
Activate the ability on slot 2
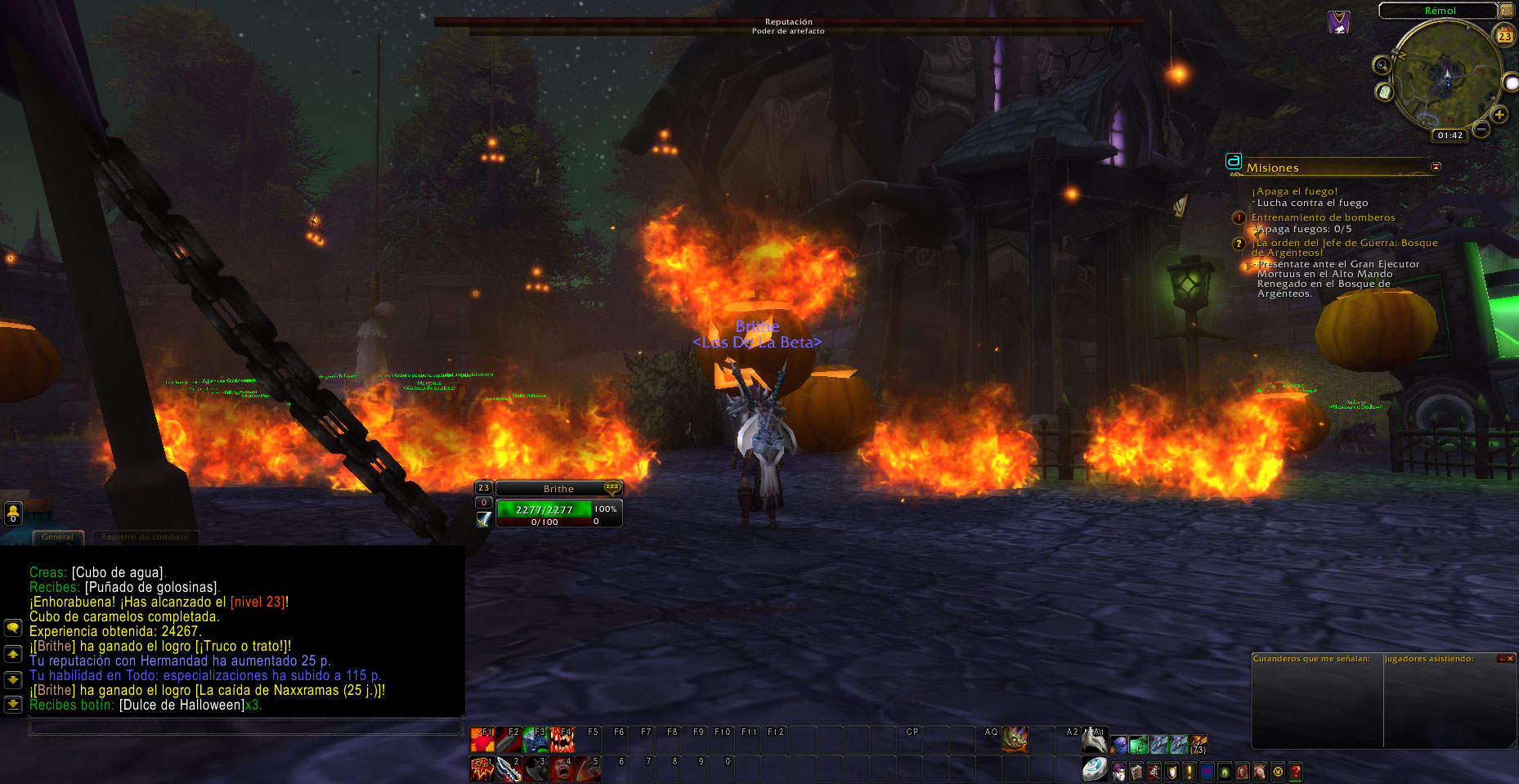[509, 769]
